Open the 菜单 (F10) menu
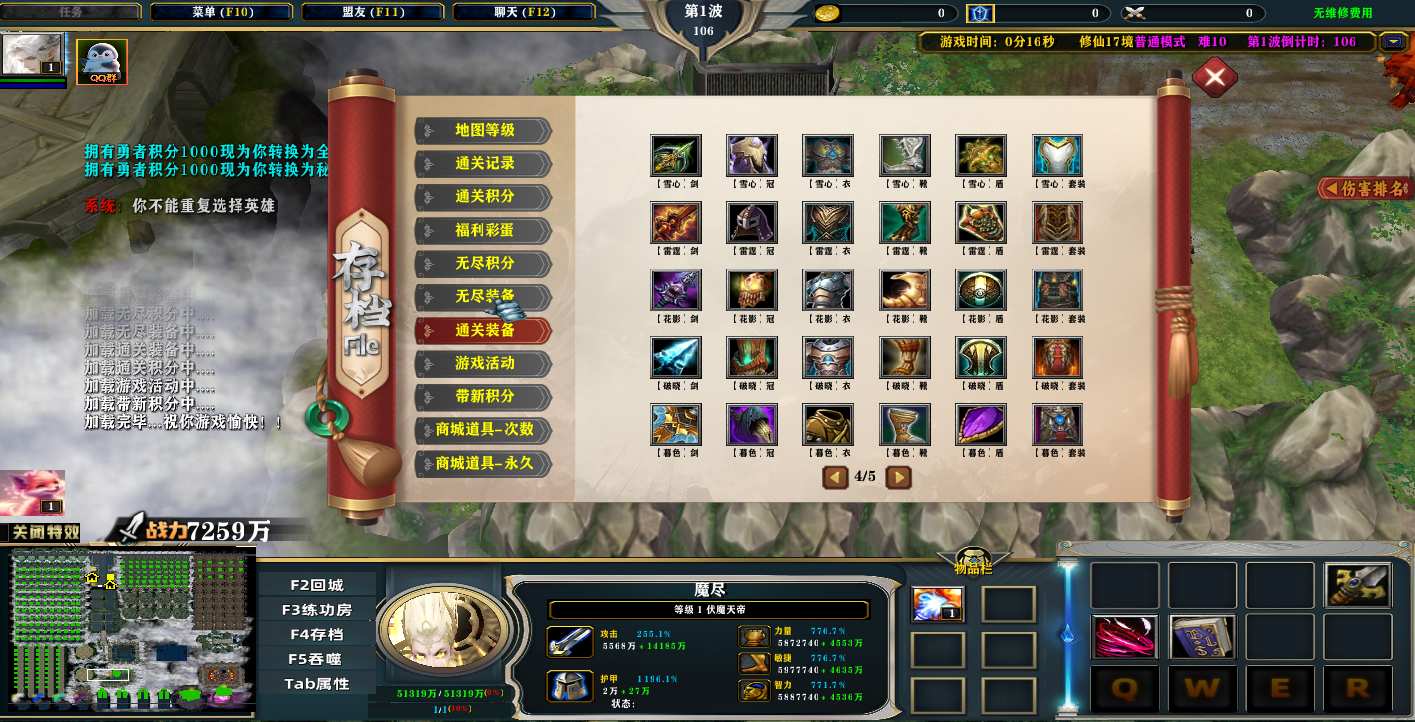 coord(223,13)
